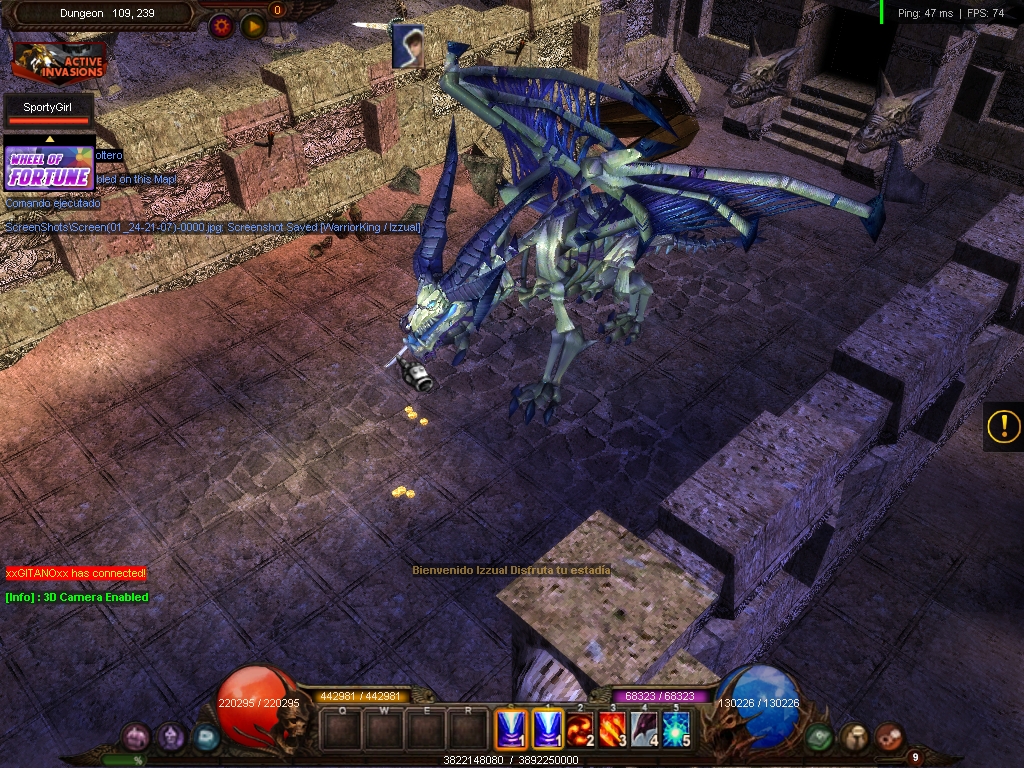The height and width of the screenshot is (768, 1024).
Task: Activate the fire swirl skill numbered 2
Action: (579, 730)
